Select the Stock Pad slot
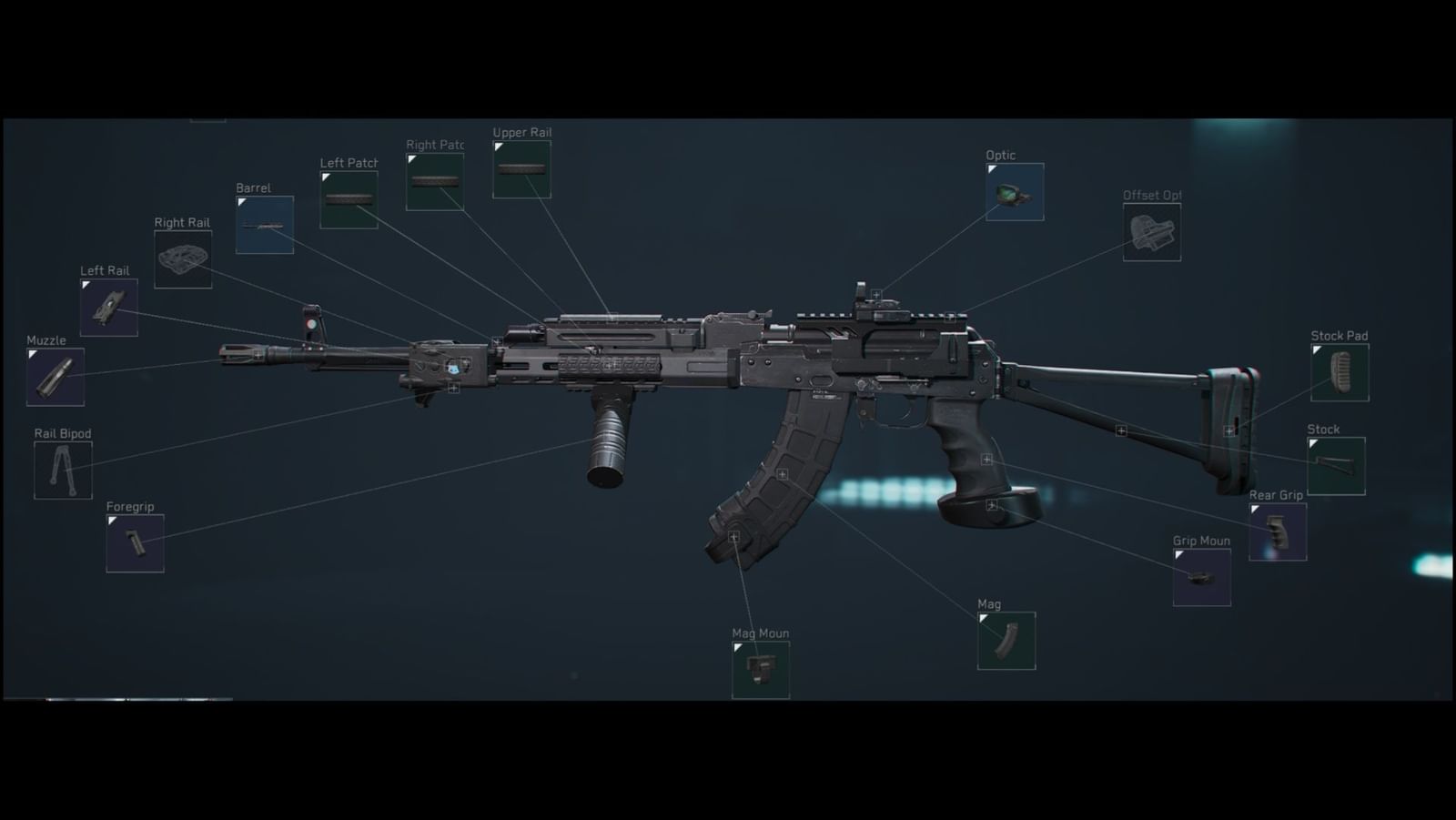Viewport: 1456px width, 820px height. [1339, 373]
